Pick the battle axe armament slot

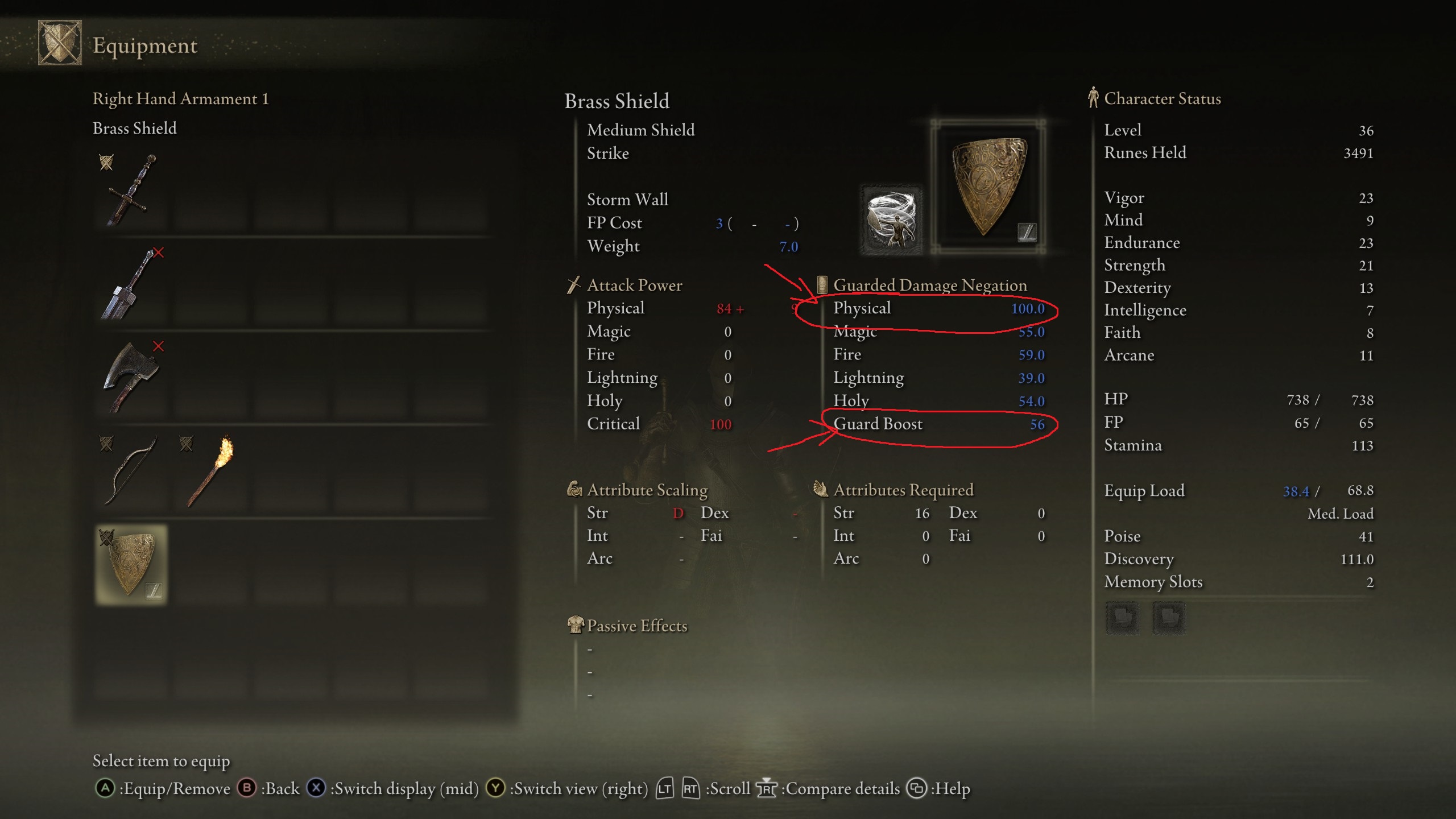[x=131, y=377]
